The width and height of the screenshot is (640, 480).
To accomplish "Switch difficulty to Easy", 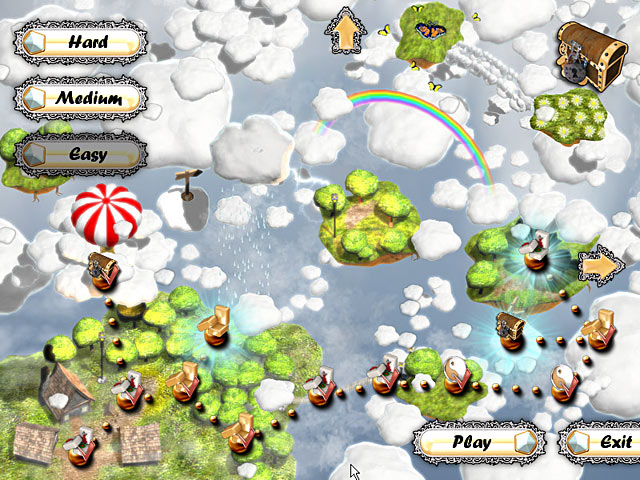I will point(80,154).
